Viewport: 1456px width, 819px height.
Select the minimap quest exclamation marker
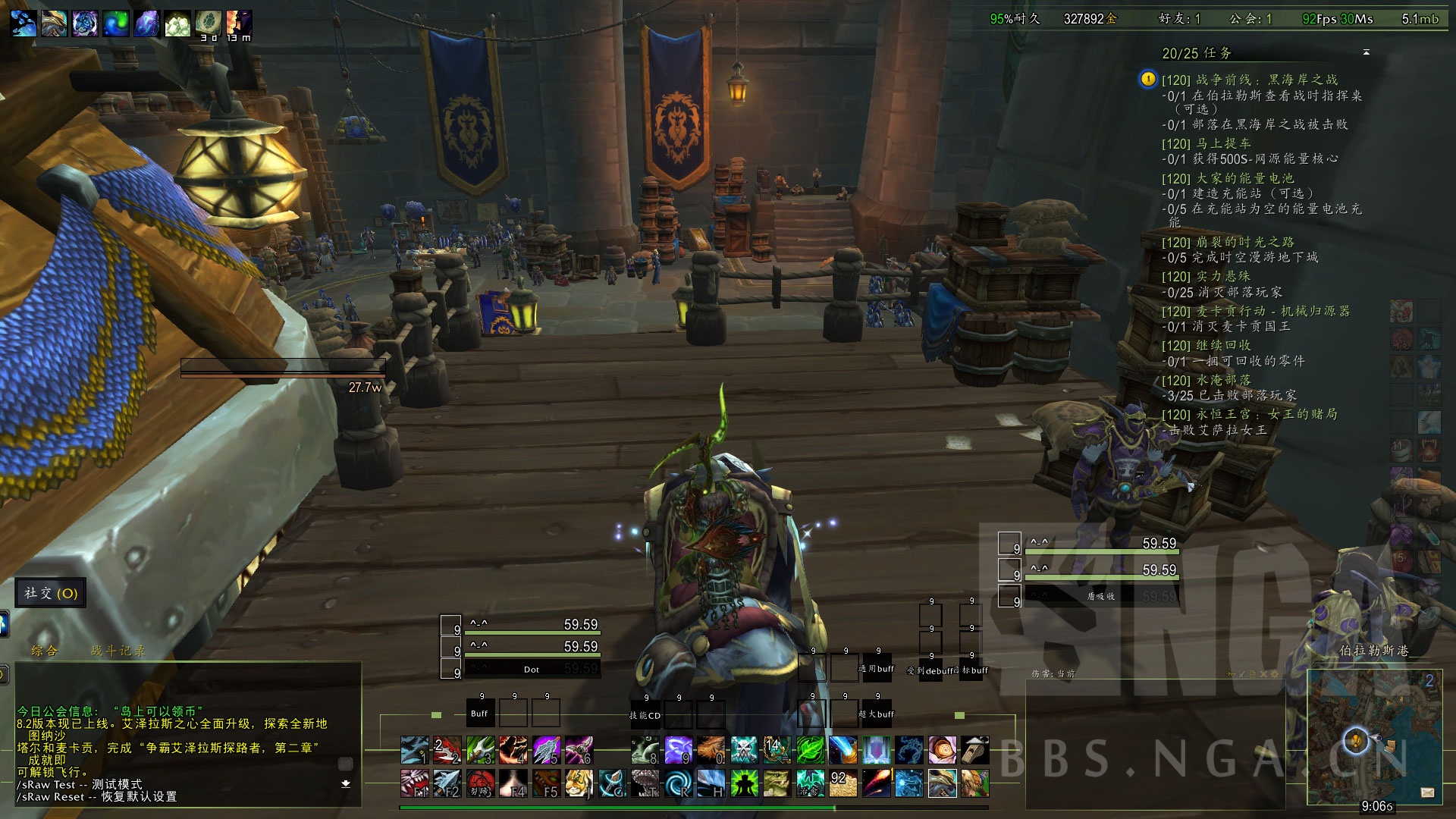tap(1355, 740)
